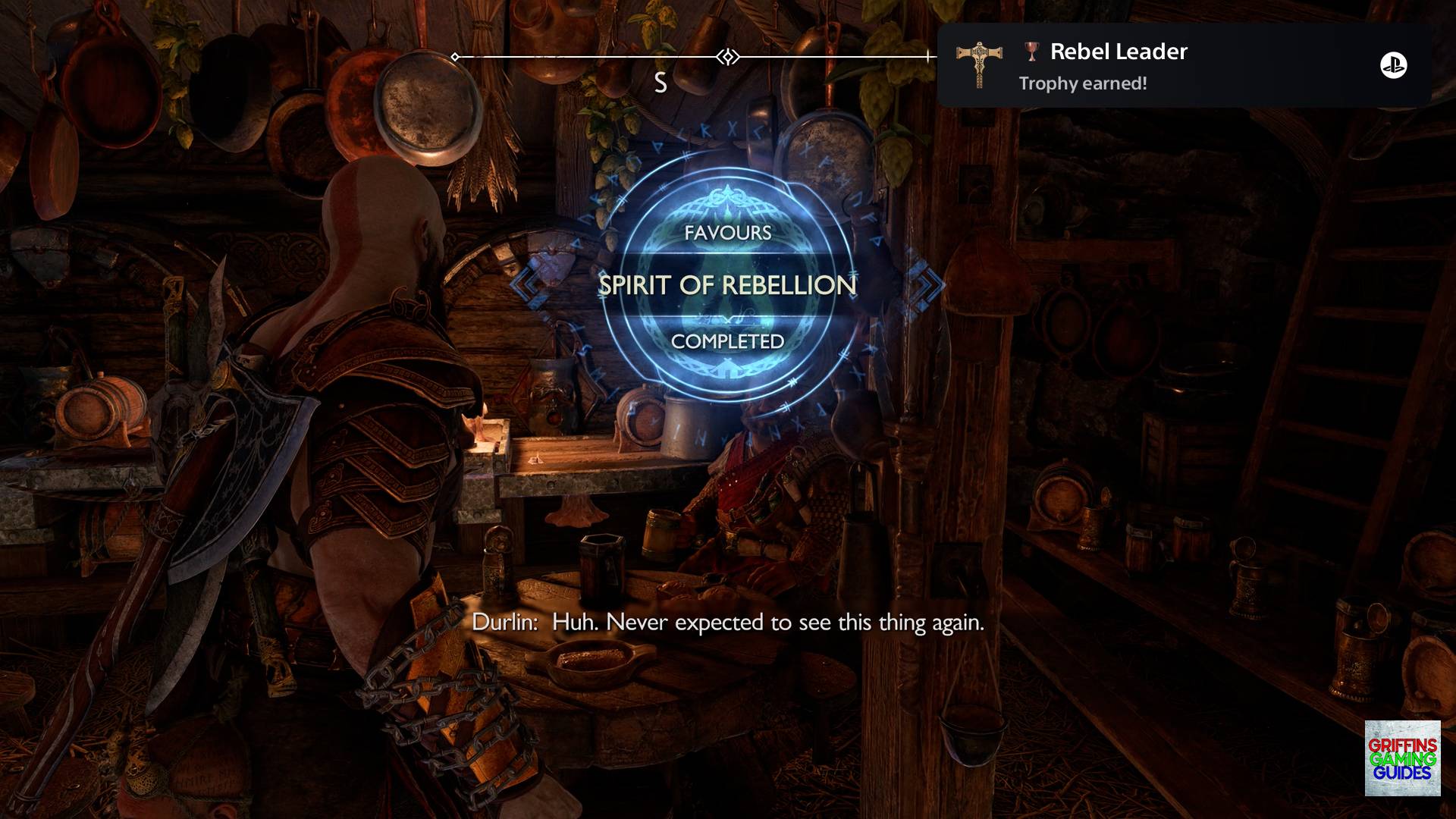This screenshot has width=1456, height=819.
Task: Select the Rebel Leader trophy entry
Action: pyautogui.click(x=1117, y=52)
